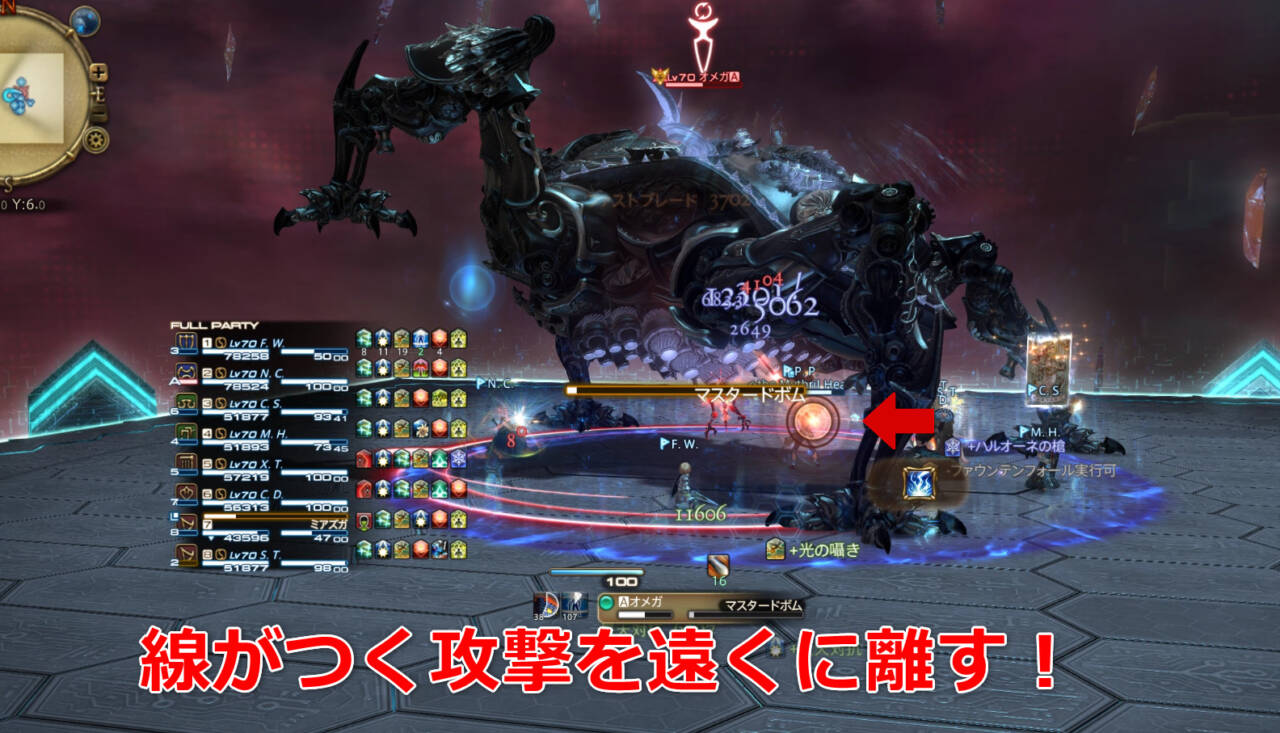
Task: Click the minimap zoom-out button
Action: click(99, 112)
